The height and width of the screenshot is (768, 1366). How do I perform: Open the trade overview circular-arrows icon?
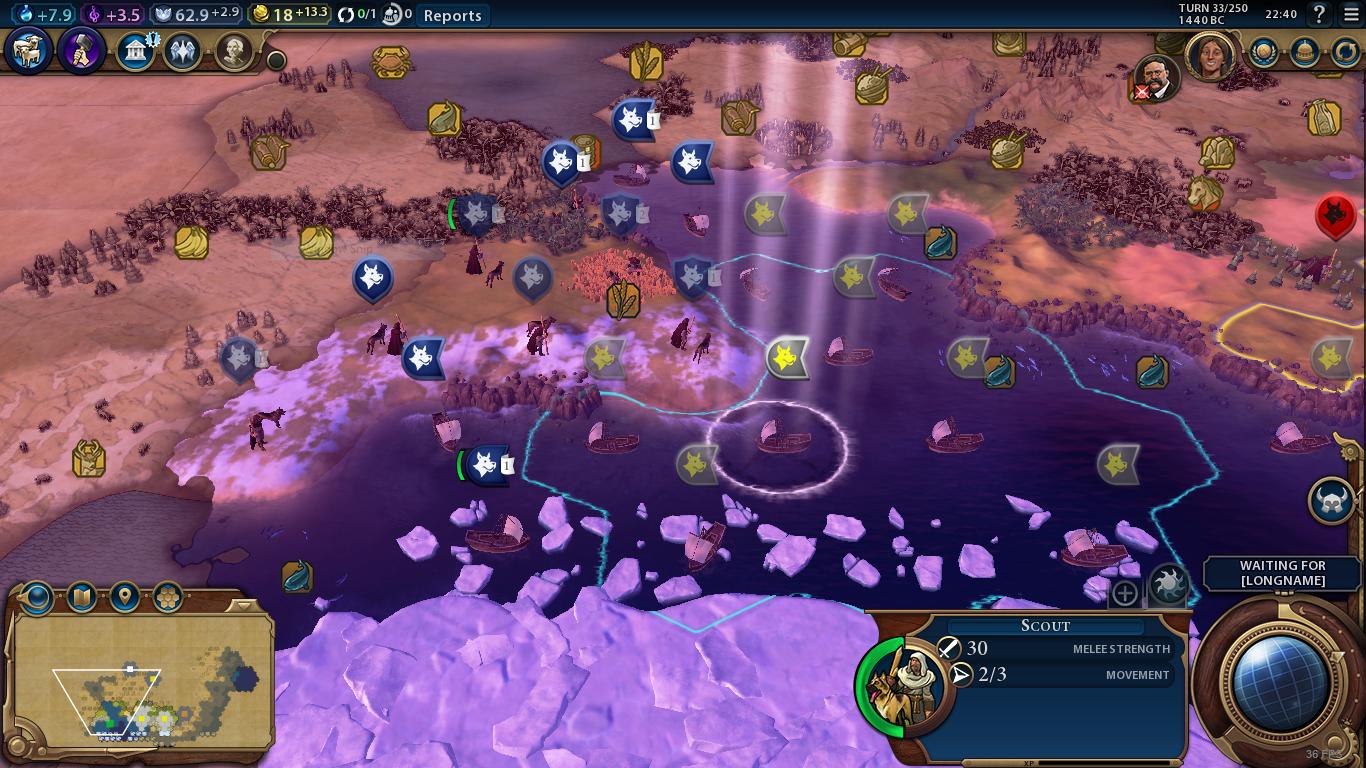pos(1345,51)
